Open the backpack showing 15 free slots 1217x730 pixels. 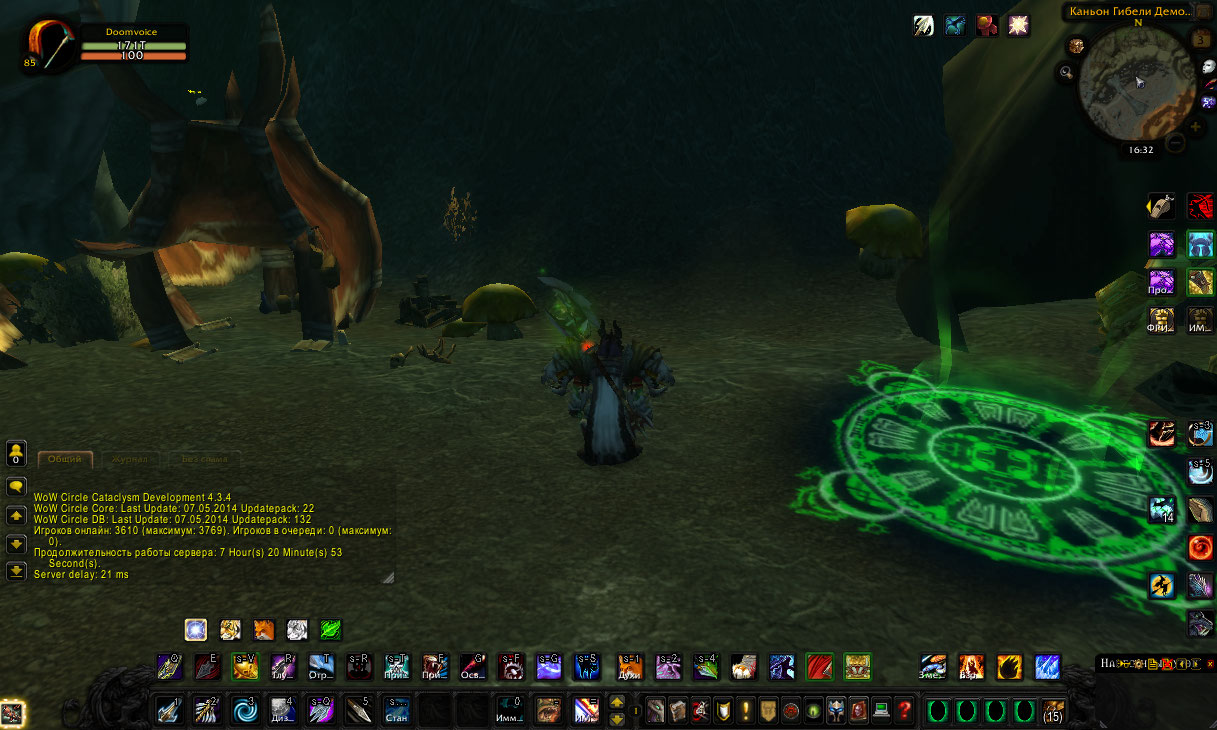(1053, 711)
